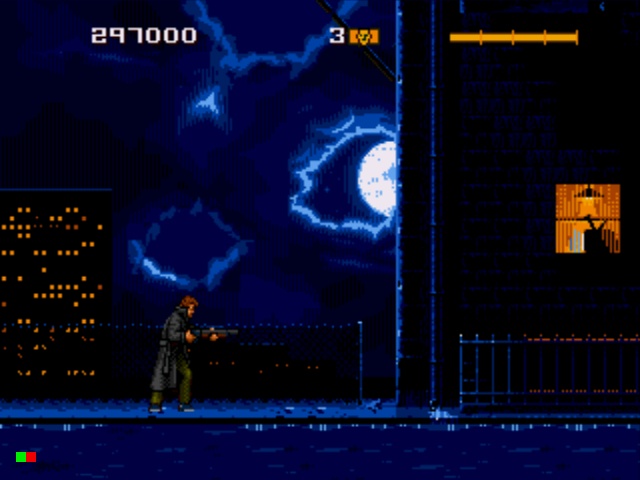Viewport: 640px width, 480px height.
Task: Click the green indicator square
Action: point(21,457)
